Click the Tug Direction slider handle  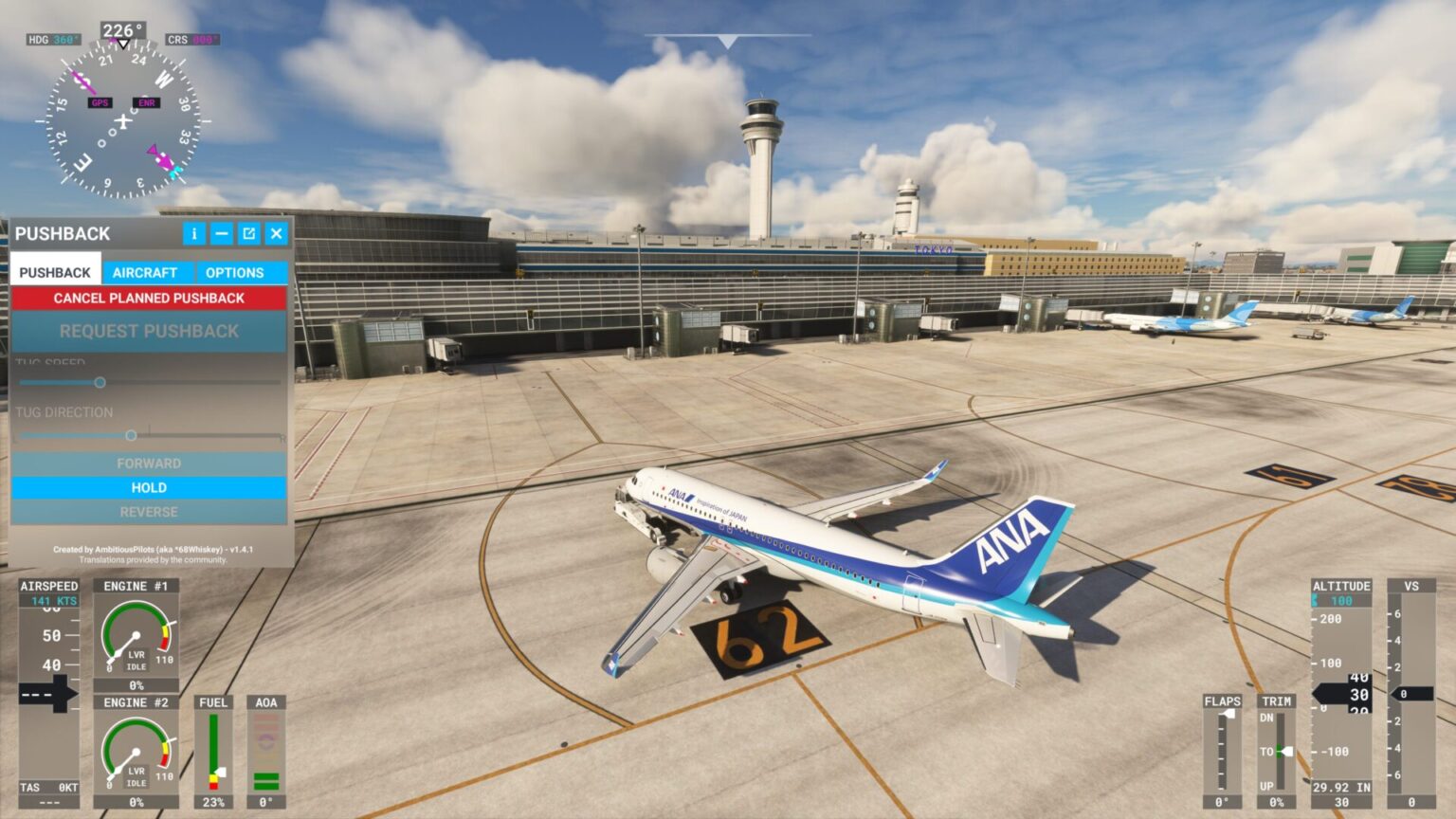click(x=132, y=435)
